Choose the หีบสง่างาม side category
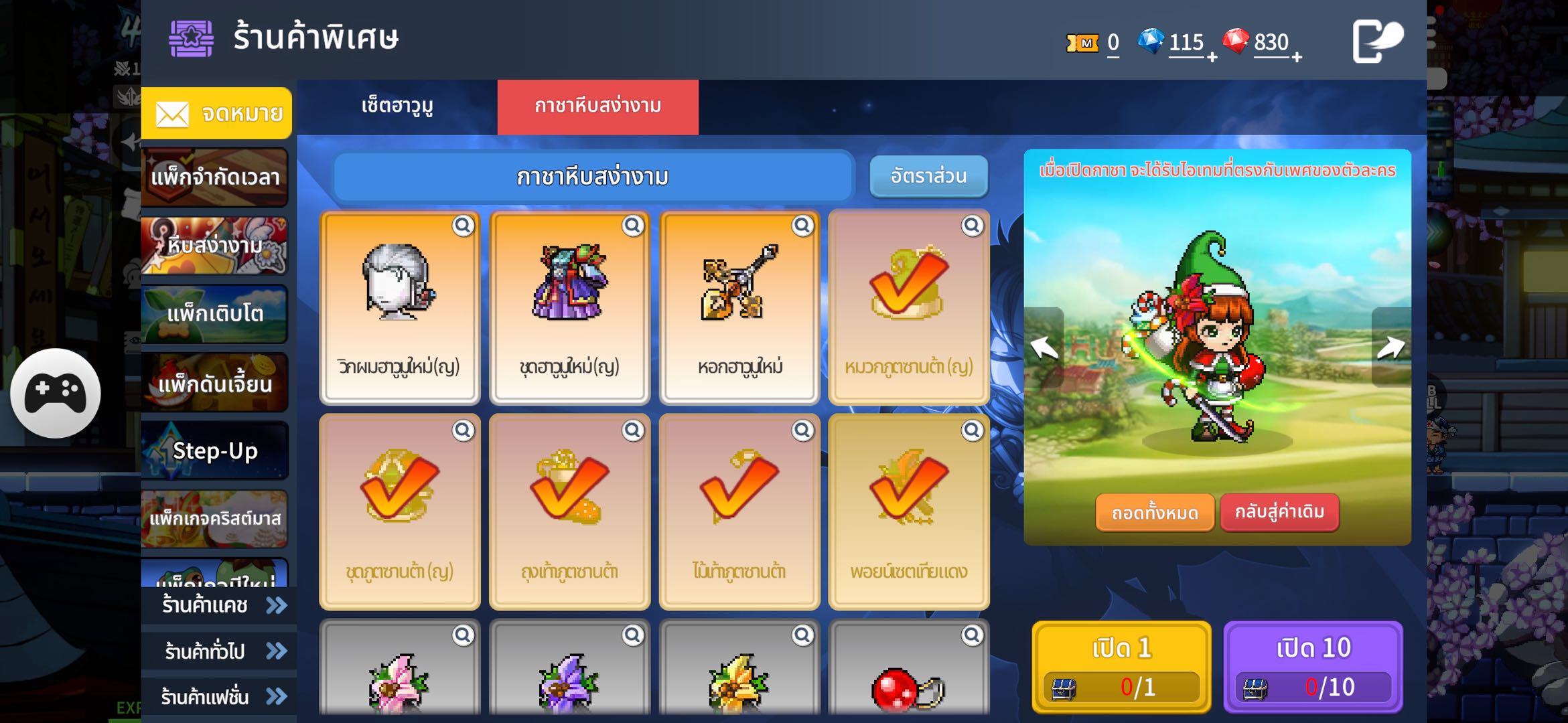 coord(214,245)
